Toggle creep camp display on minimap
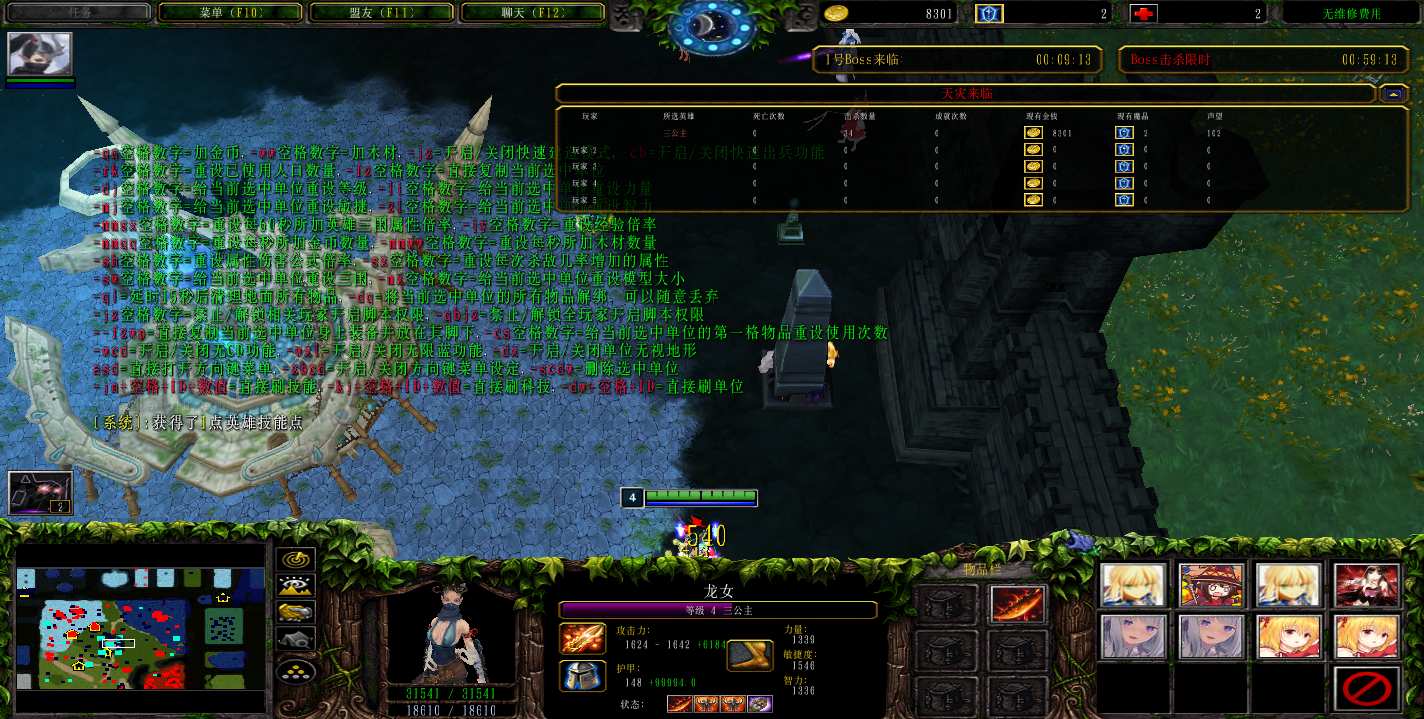 pos(296,638)
